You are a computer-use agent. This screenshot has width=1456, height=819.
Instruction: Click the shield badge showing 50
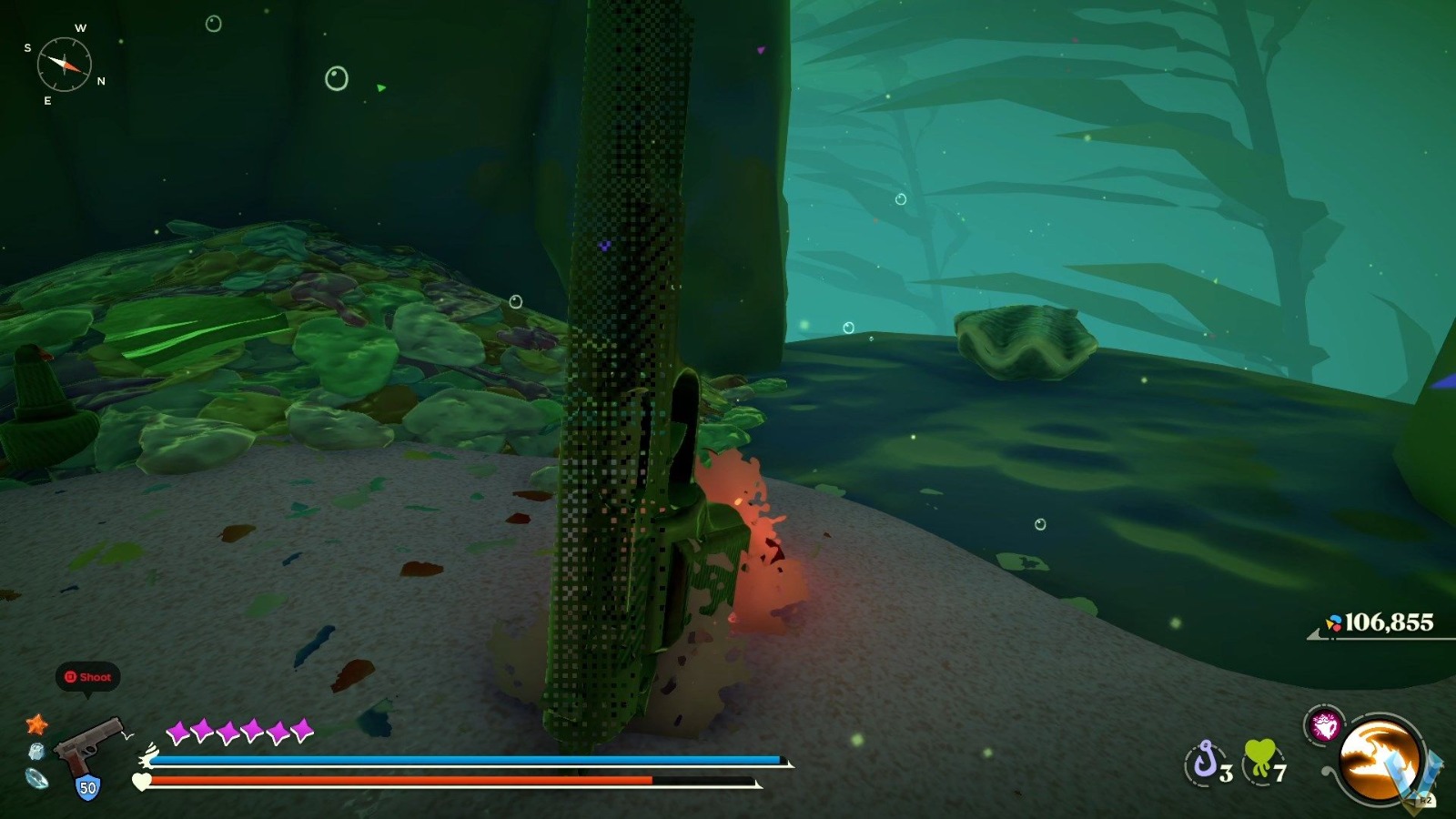pyautogui.click(x=86, y=786)
